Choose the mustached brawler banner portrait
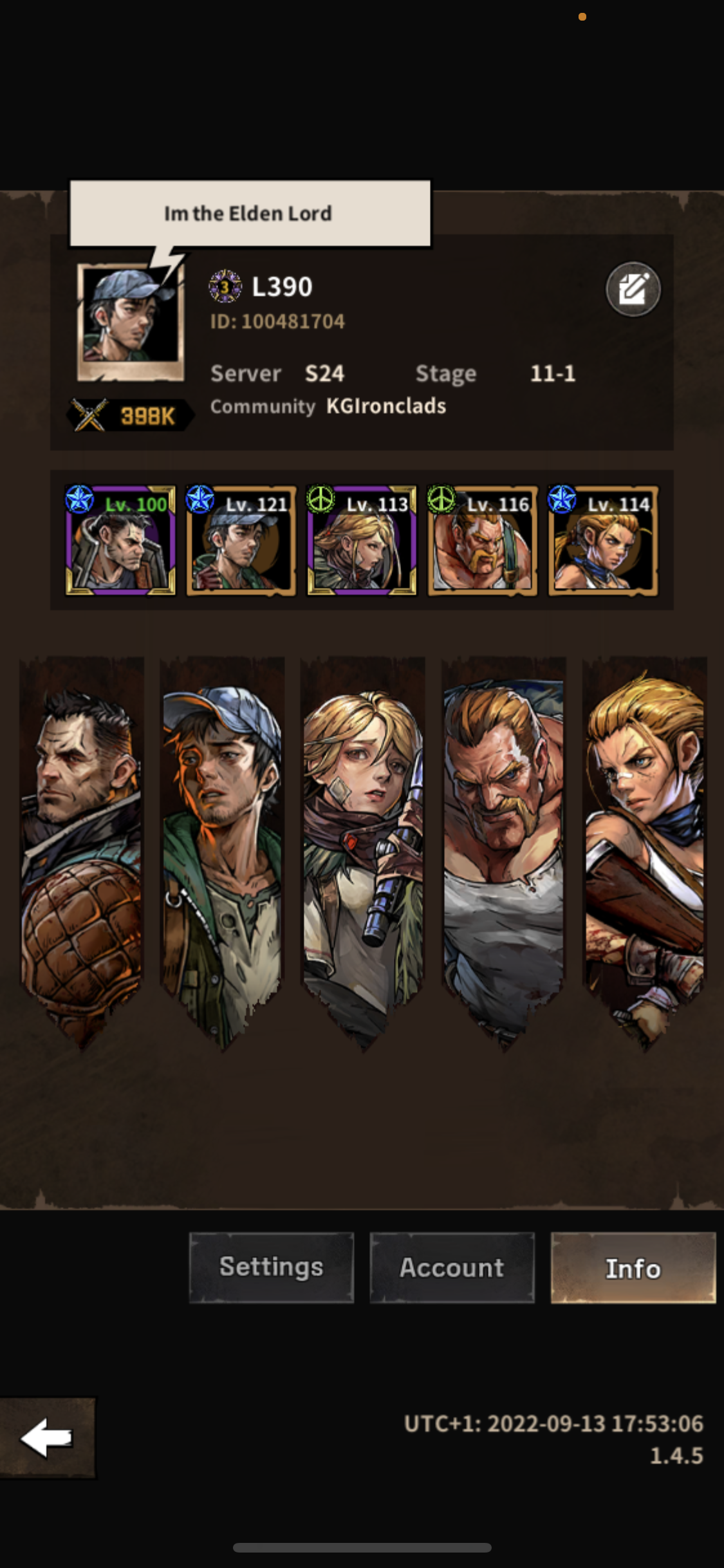 (503, 850)
